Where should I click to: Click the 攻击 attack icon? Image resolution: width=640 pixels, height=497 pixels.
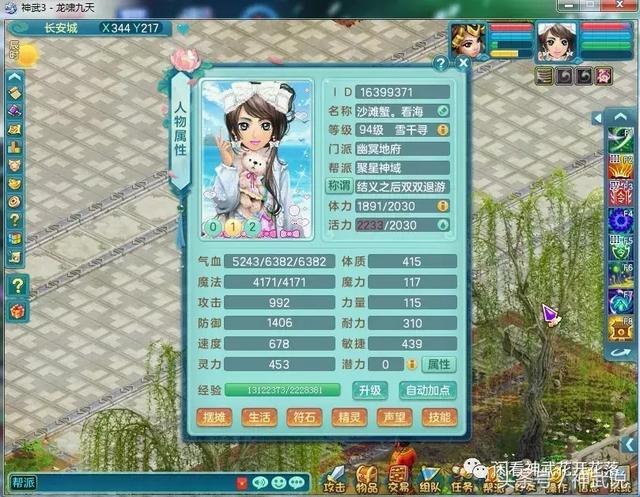(335, 478)
